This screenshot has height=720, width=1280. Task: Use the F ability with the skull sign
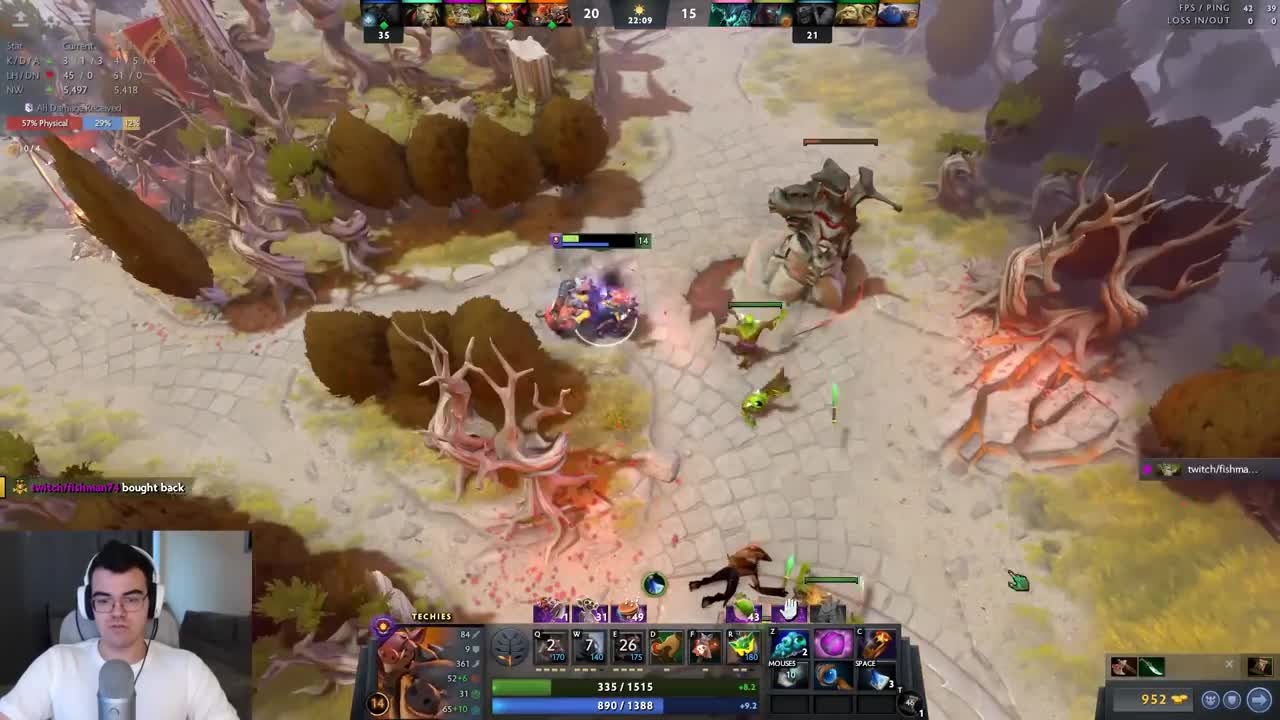(x=704, y=647)
